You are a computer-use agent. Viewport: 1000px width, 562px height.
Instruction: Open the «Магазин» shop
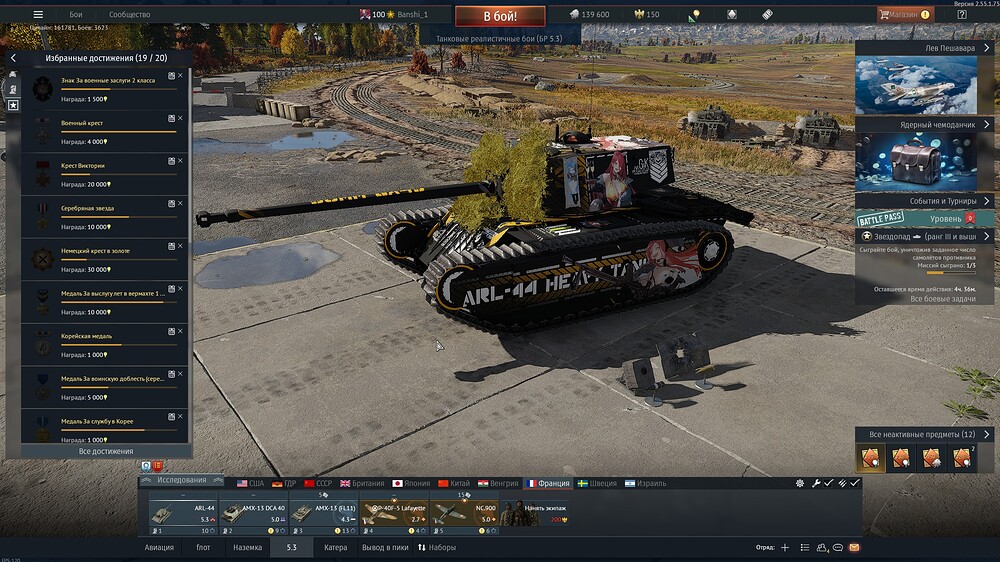(x=903, y=15)
